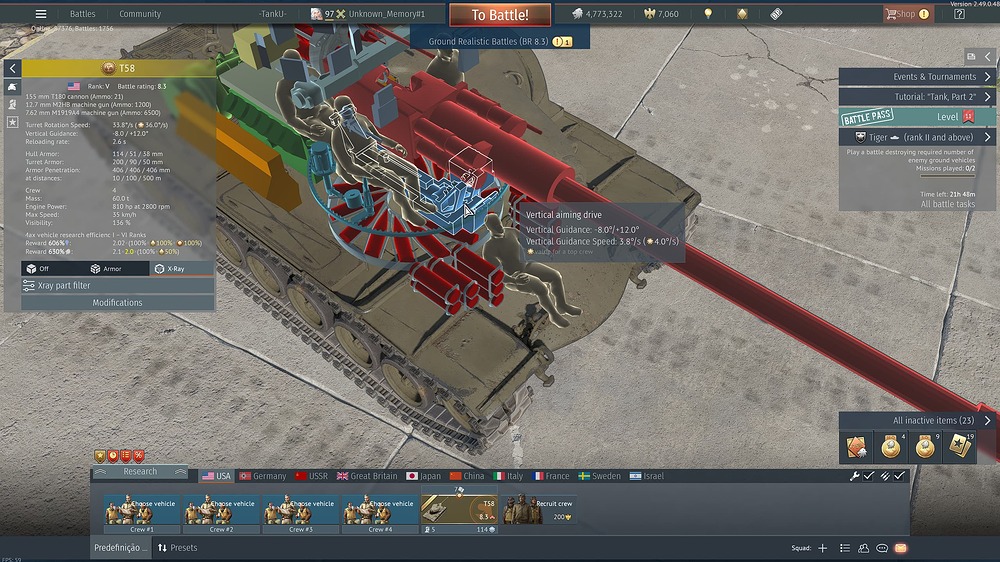This screenshot has height=562, width=1000.
Task: Open the Tank, Part 2 tutorial
Action: [x=915, y=97]
